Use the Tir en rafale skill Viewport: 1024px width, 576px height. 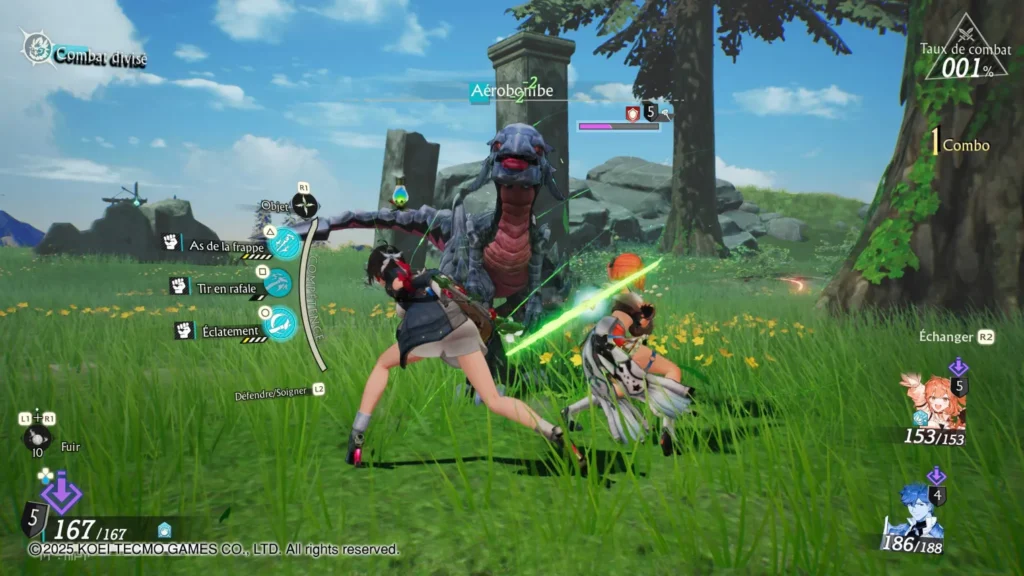(x=277, y=284)
